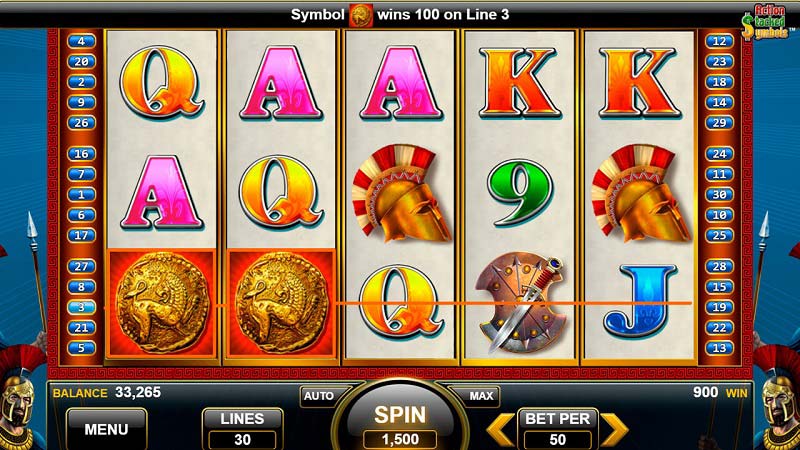Select payline number 20
The height and width of the screenshot is (450, 800).
point(81,61)
